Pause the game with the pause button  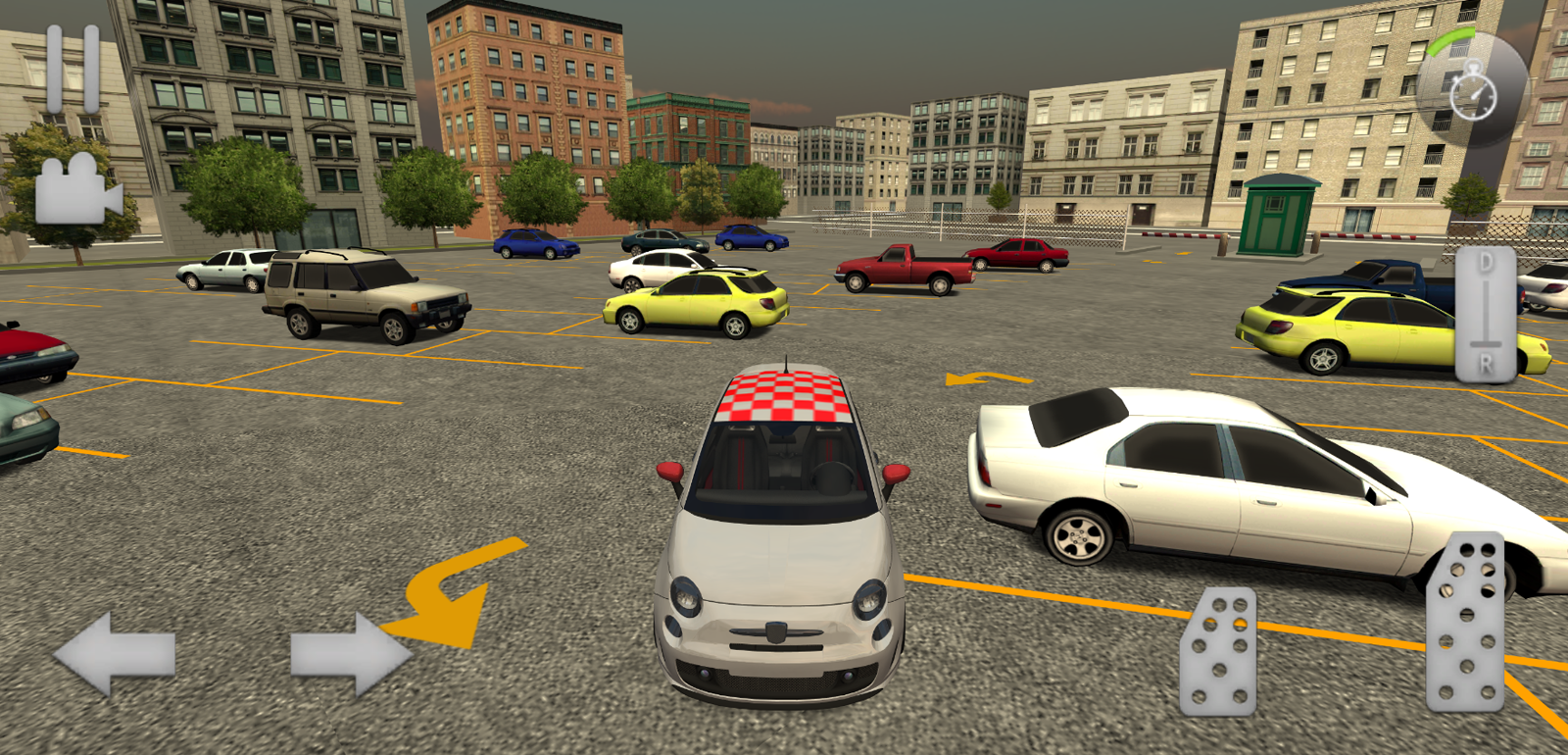[73, 69]
